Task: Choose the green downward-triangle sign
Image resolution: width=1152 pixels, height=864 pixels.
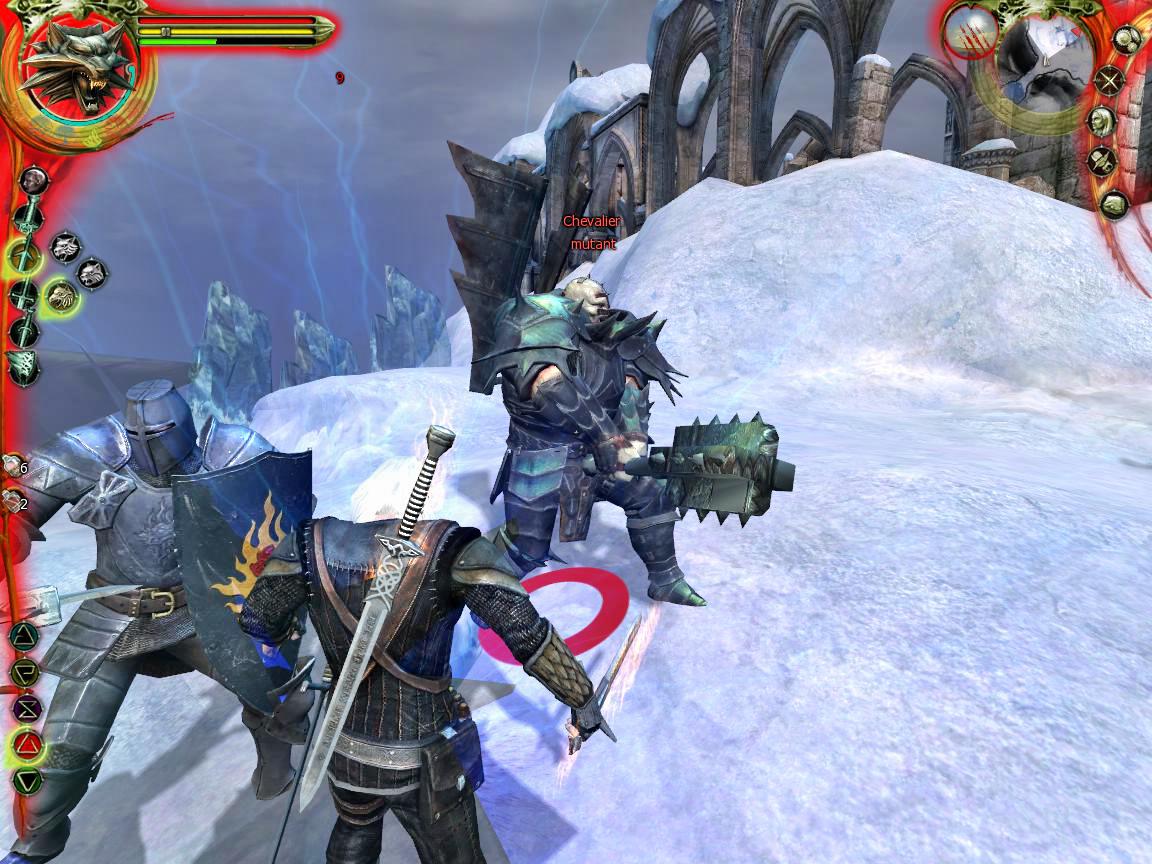Action: click(x=26, y=781)
